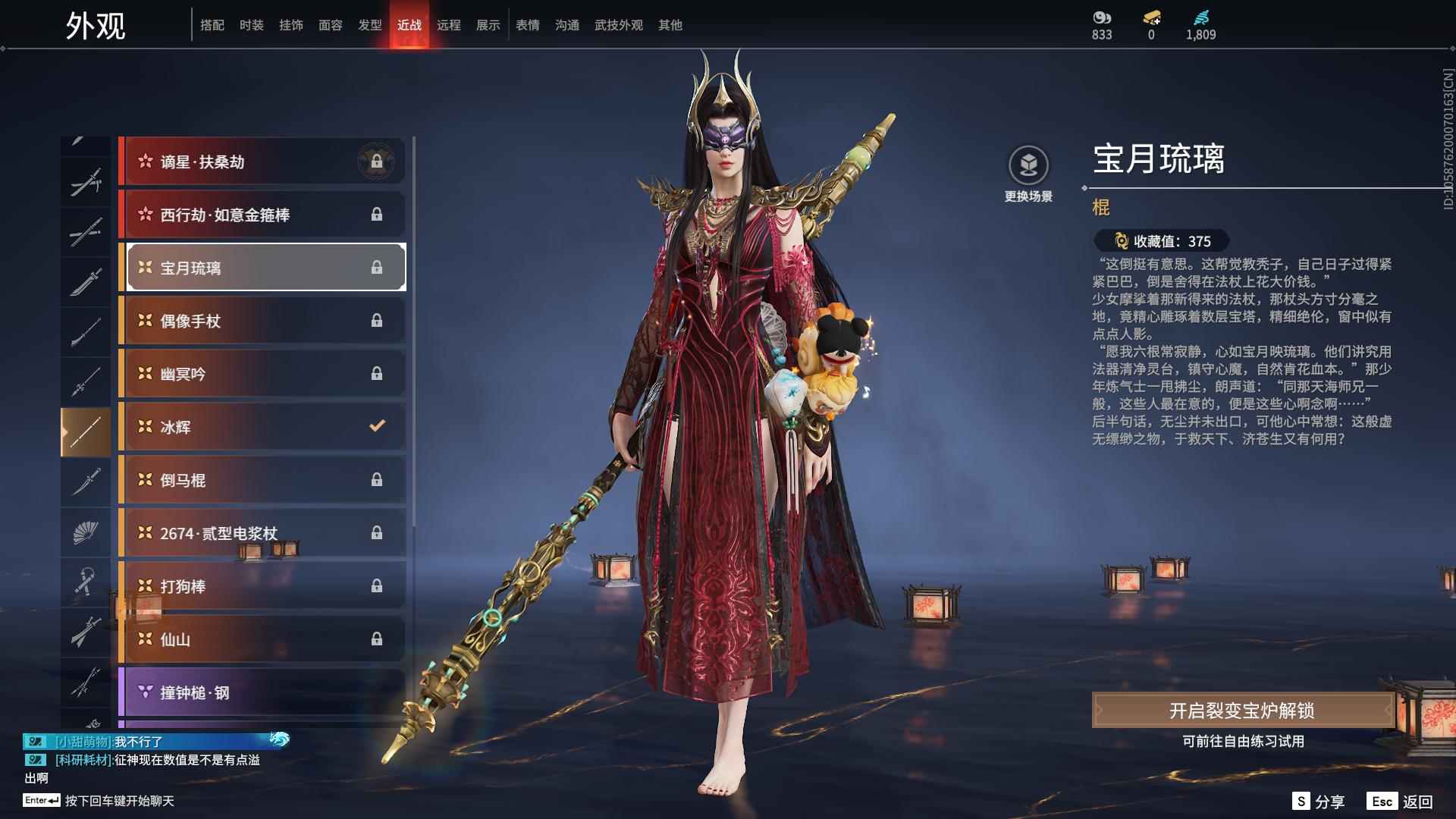Image resolution: width=1456 pixels, height=819 pixels.
Task: Expand the 撞钟槌·钢 category entry
Action: click(262, 692)
